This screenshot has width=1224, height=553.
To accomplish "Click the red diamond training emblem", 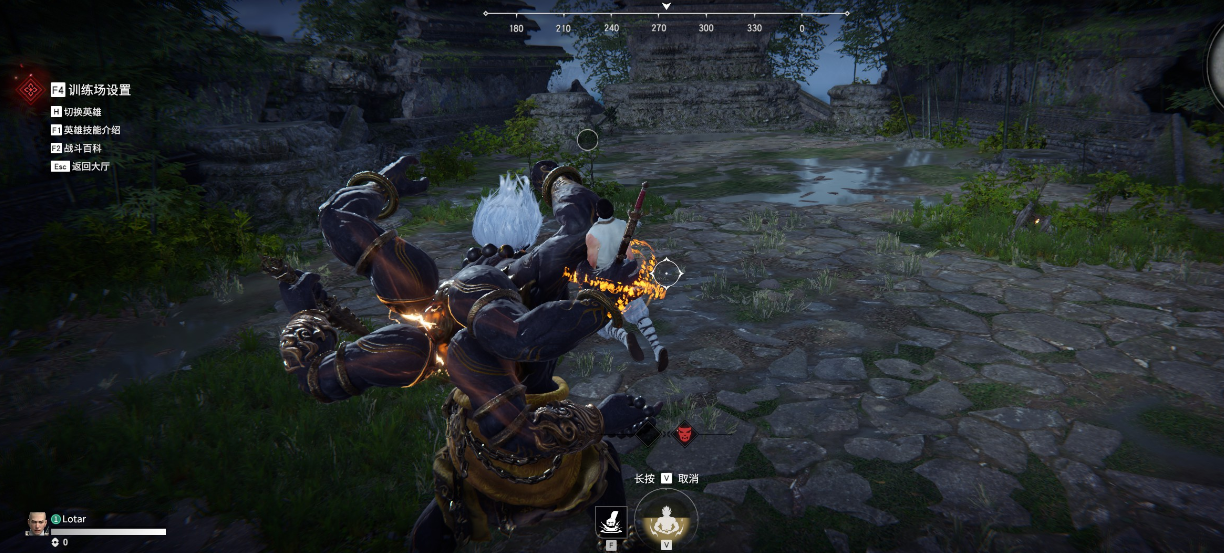I will pyautogui.click(x=28, y=90).
